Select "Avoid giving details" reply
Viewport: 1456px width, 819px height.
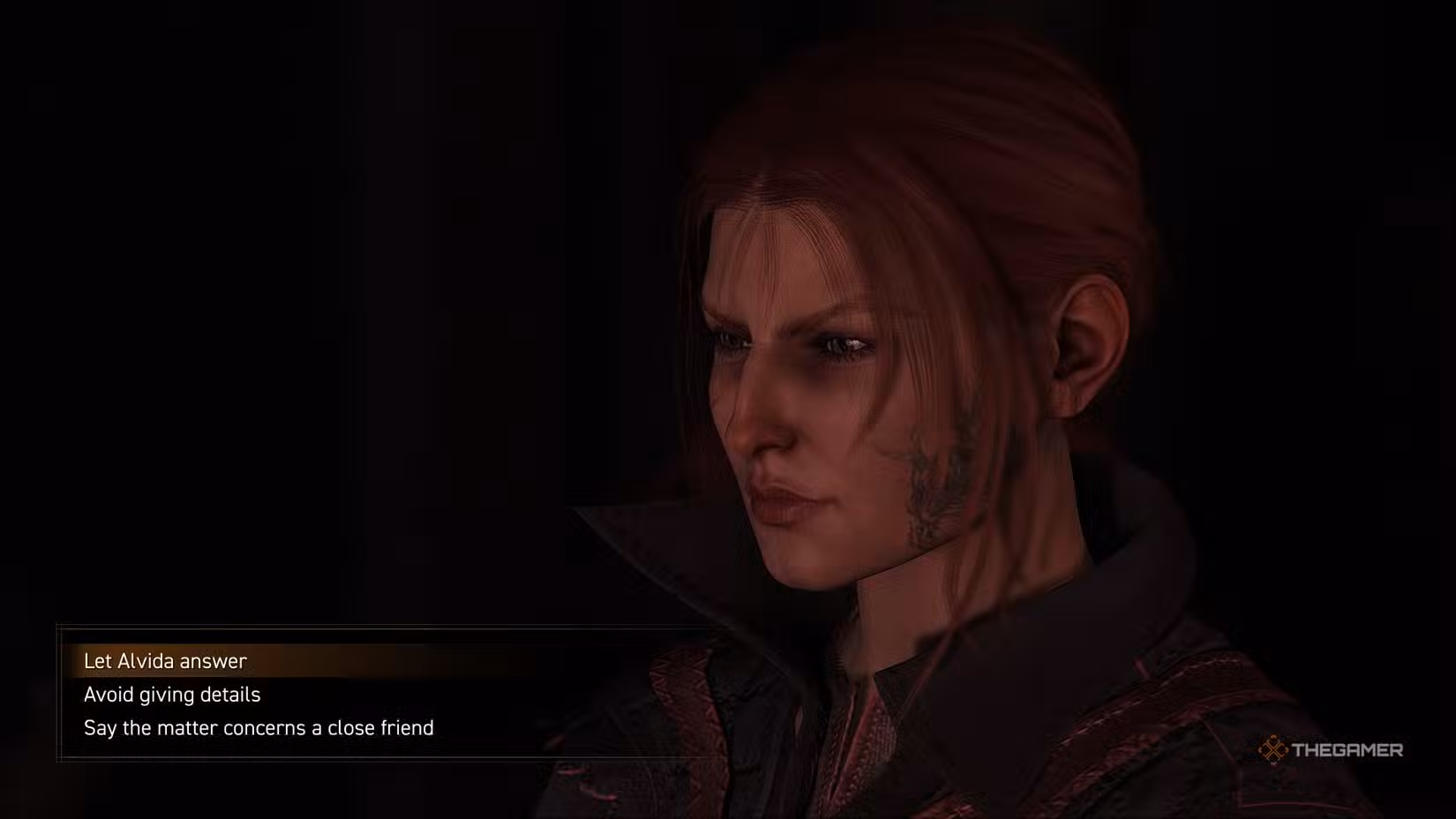[172, 695]
